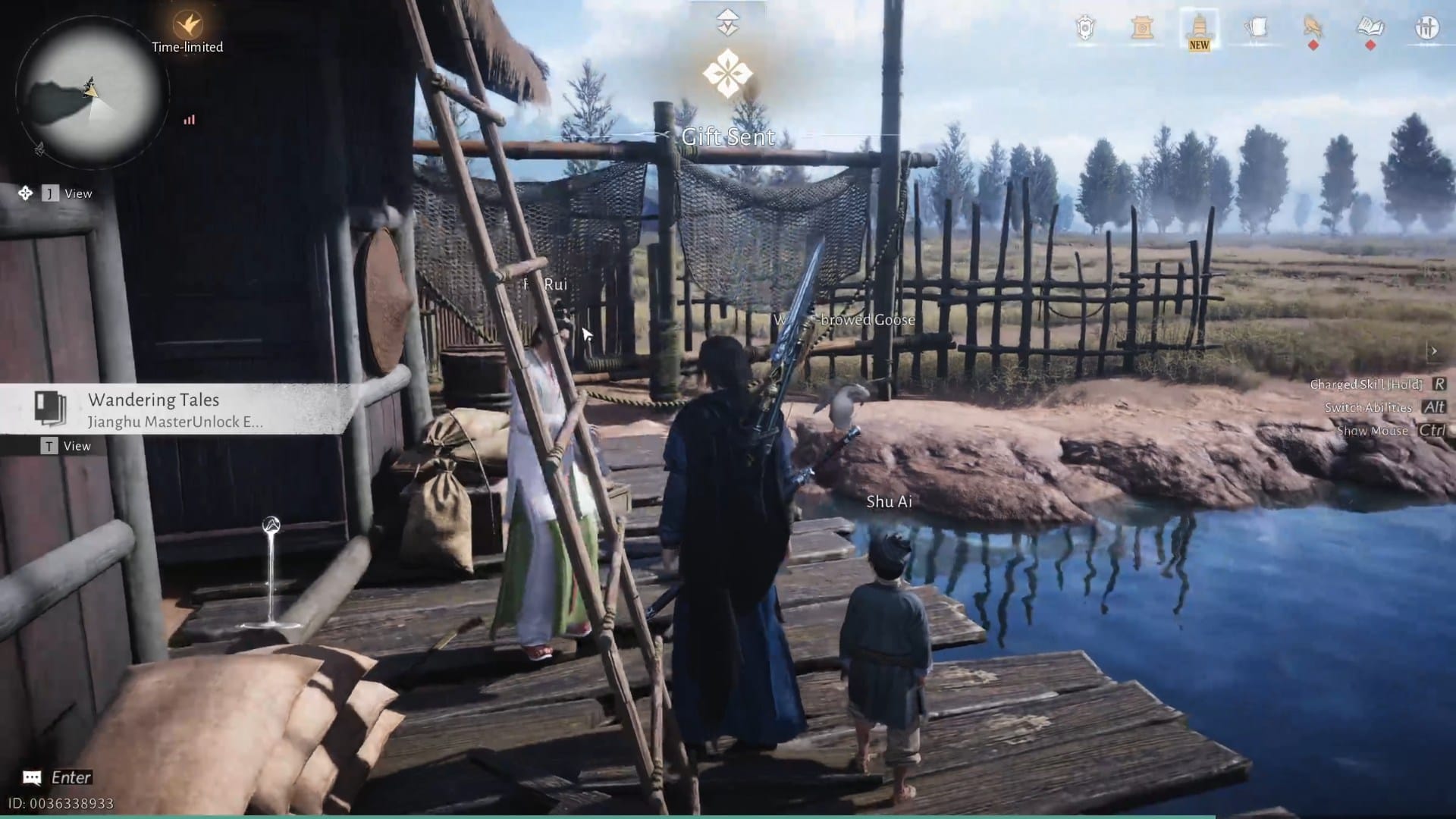Select the Time-limited event flame icon
Screen dimensions: 1456x819
pyautogui.click(x=187, y=24)
